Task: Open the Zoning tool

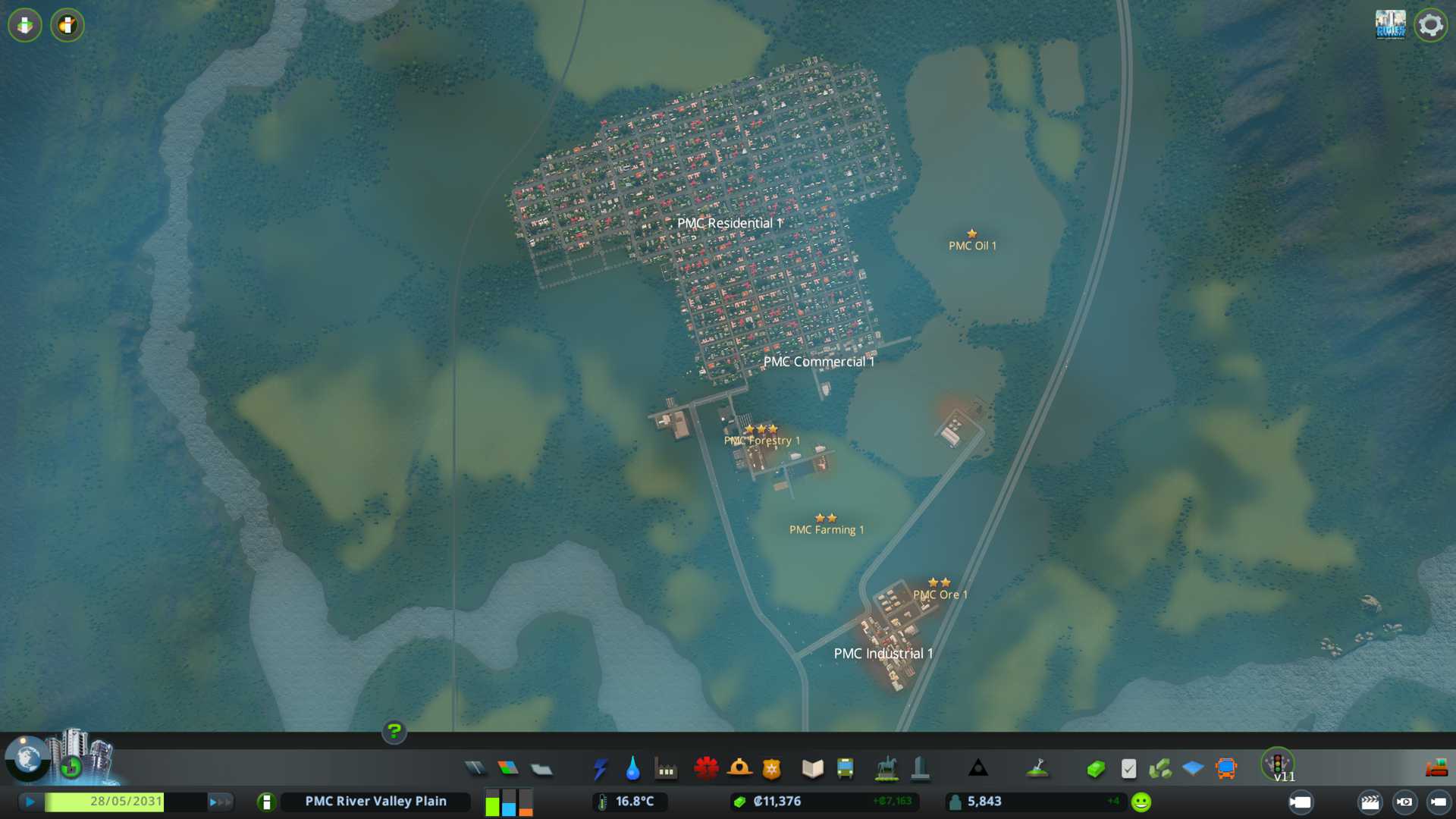Action: click(x=508, y=769)
